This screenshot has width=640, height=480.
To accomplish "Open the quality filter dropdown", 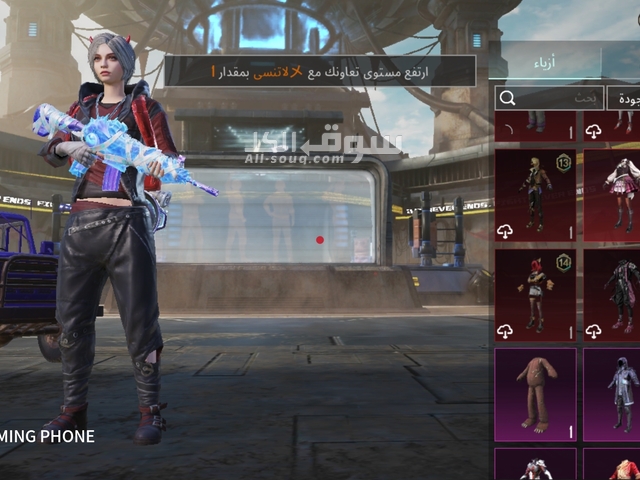I will click(x=623, y=98).
